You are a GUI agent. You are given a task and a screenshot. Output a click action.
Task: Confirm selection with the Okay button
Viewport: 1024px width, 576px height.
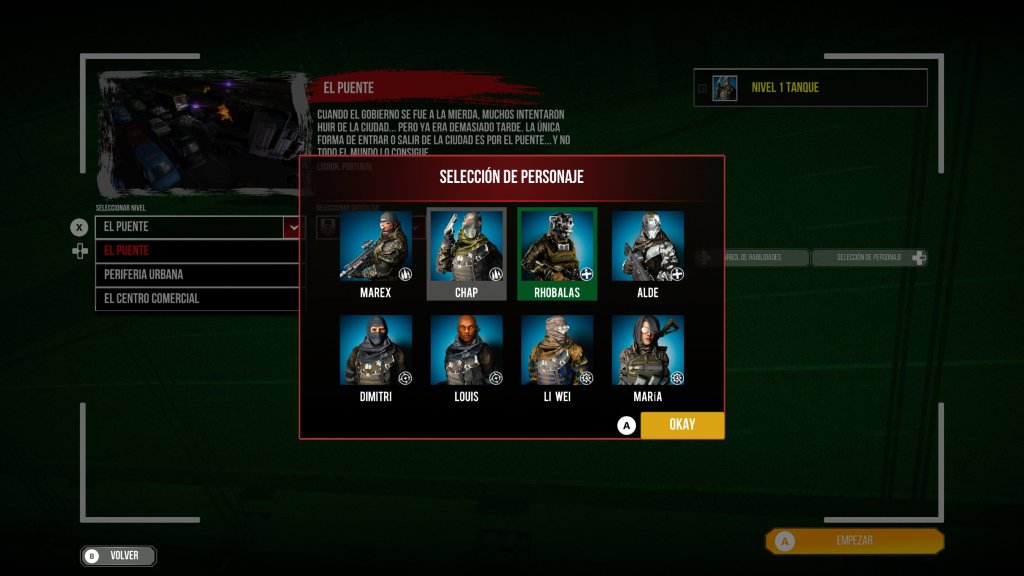(x=682, y=425)
